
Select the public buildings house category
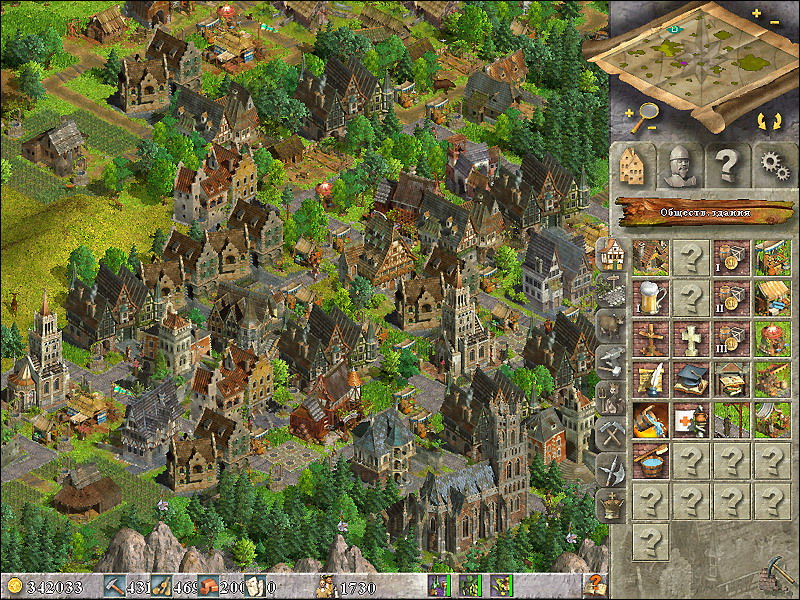(609, 254)
